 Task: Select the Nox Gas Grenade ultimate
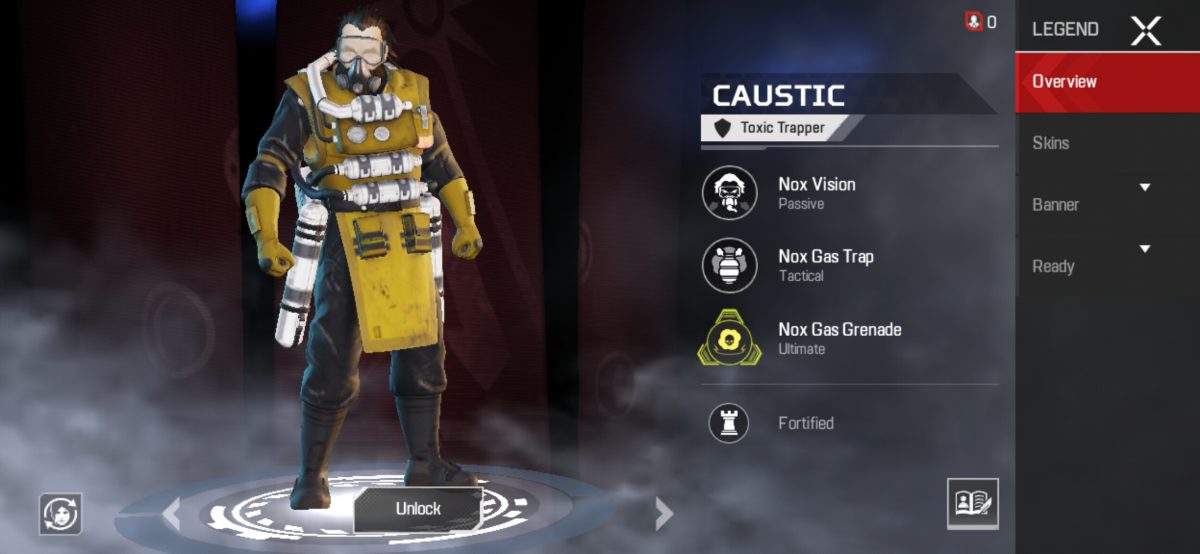tap(730, 338)
